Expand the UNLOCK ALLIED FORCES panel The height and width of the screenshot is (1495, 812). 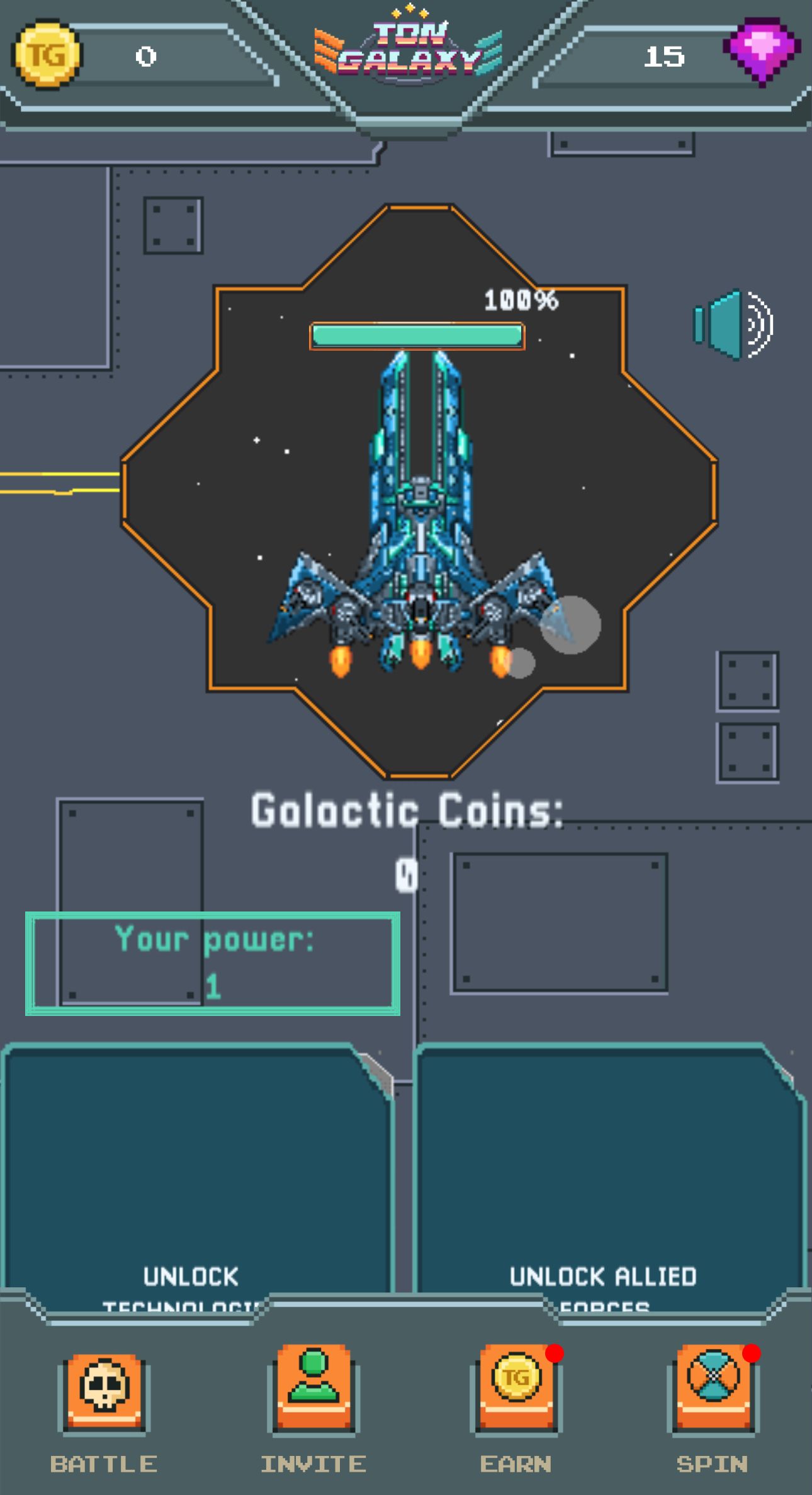tap(604, 1177)
